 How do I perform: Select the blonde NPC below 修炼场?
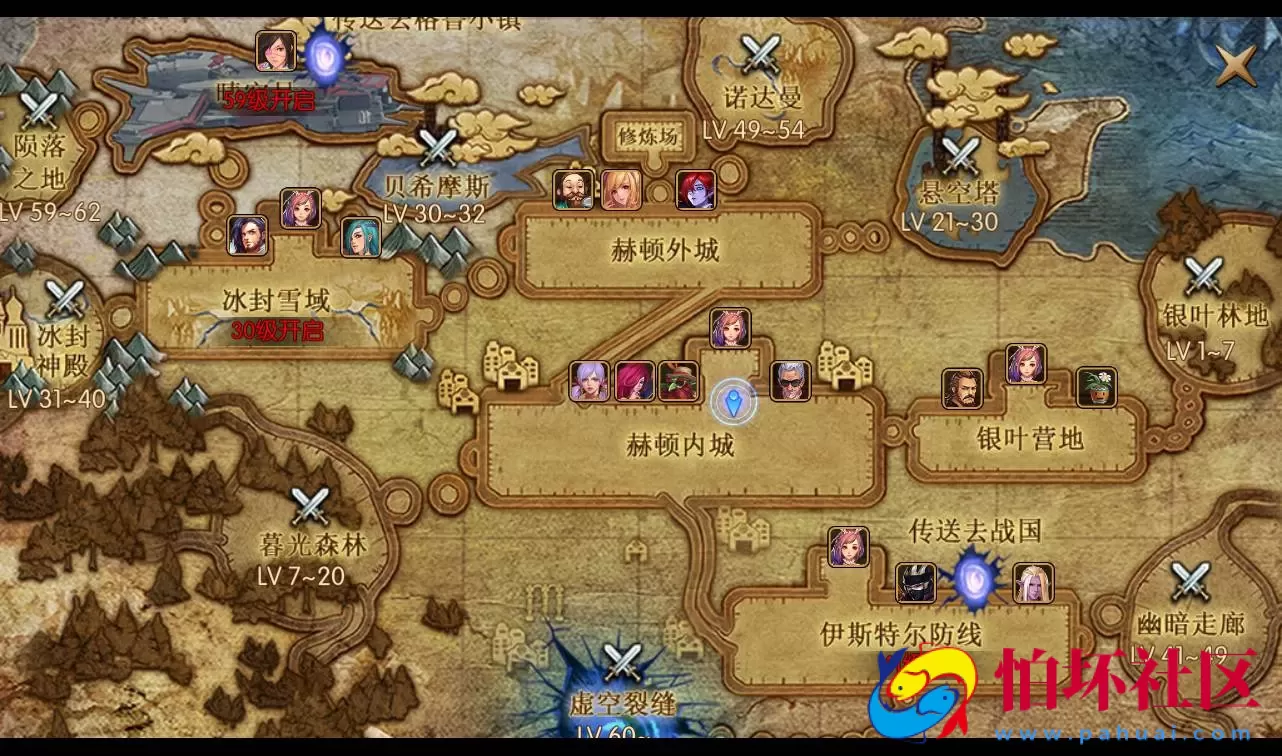(x=622, y=190)
